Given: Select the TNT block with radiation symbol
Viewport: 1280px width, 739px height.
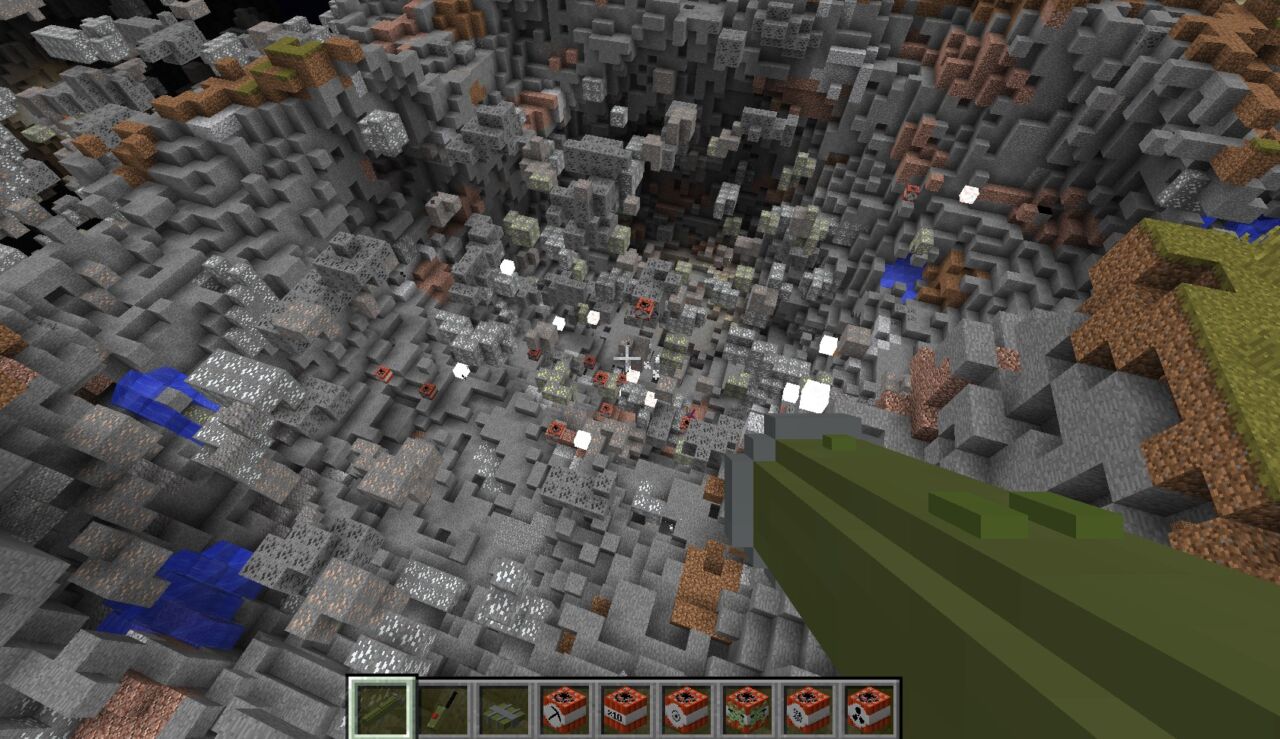Looking at the screenshot, I should [x=868, y=708].
